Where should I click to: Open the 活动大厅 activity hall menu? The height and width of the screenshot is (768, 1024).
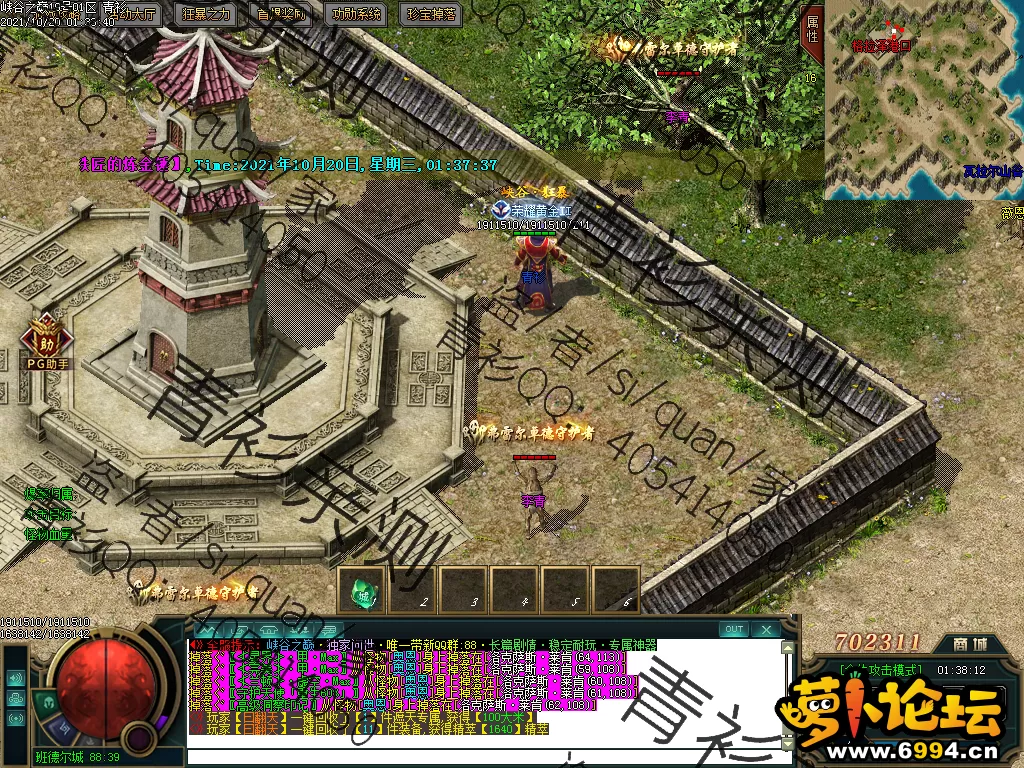click(137, 14)
